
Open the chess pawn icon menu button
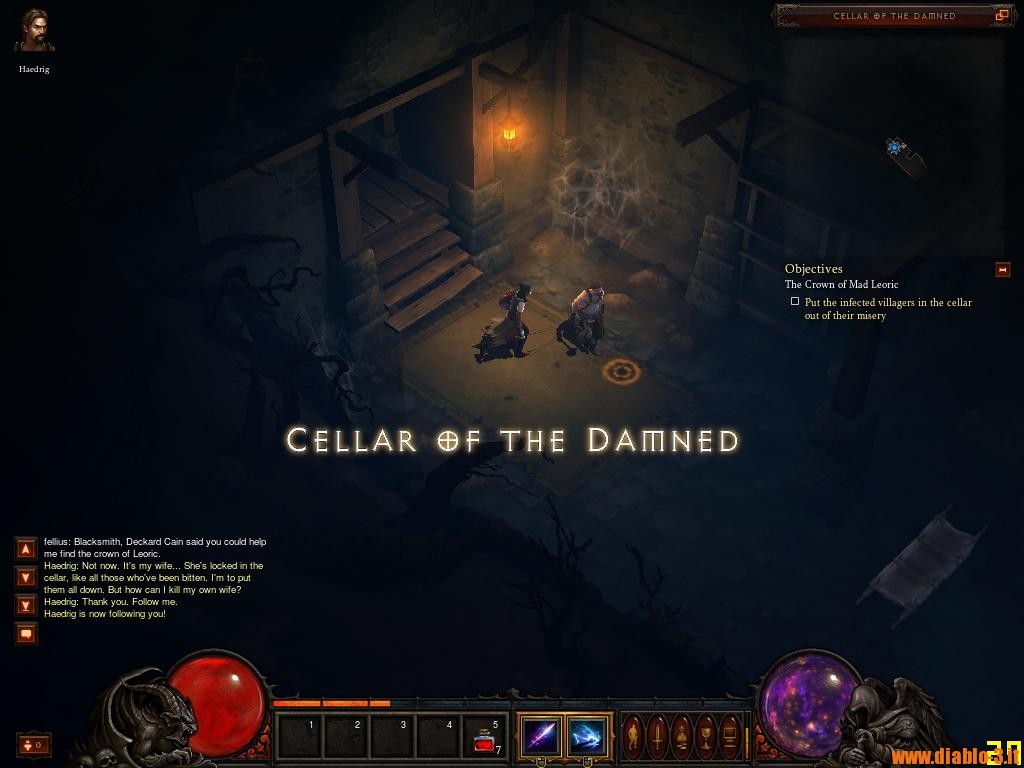click(682, 737)
